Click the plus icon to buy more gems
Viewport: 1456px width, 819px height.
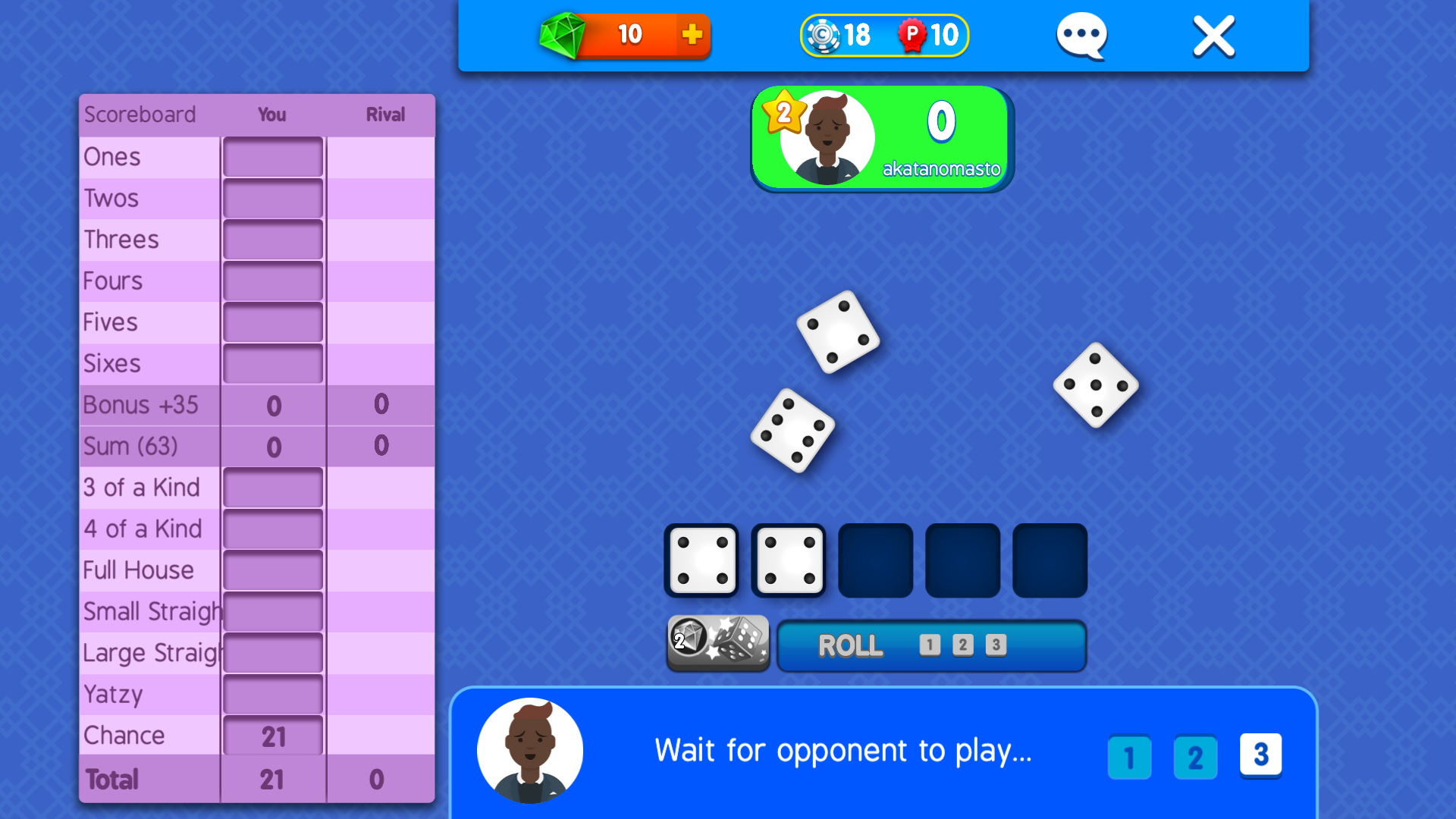click(x=691, y=34)
